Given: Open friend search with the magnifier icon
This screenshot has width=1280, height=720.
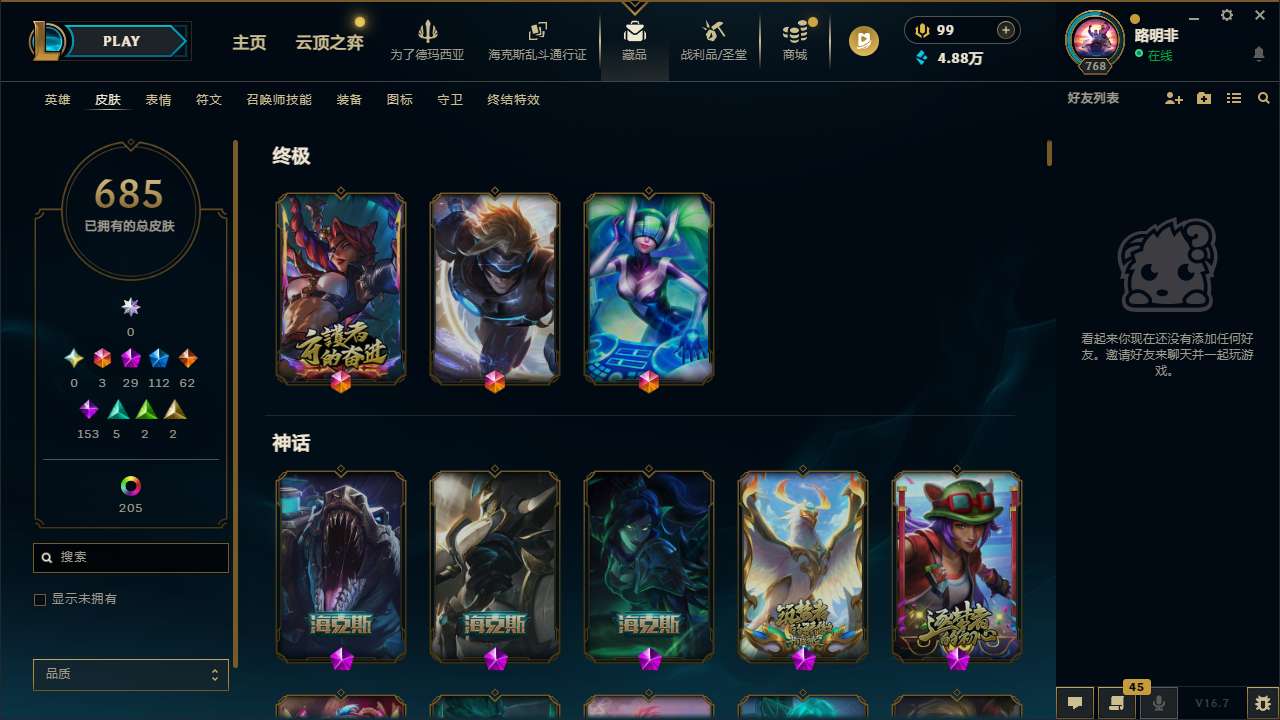Looking at the screenshot, I should click(x=1263, y=98).
